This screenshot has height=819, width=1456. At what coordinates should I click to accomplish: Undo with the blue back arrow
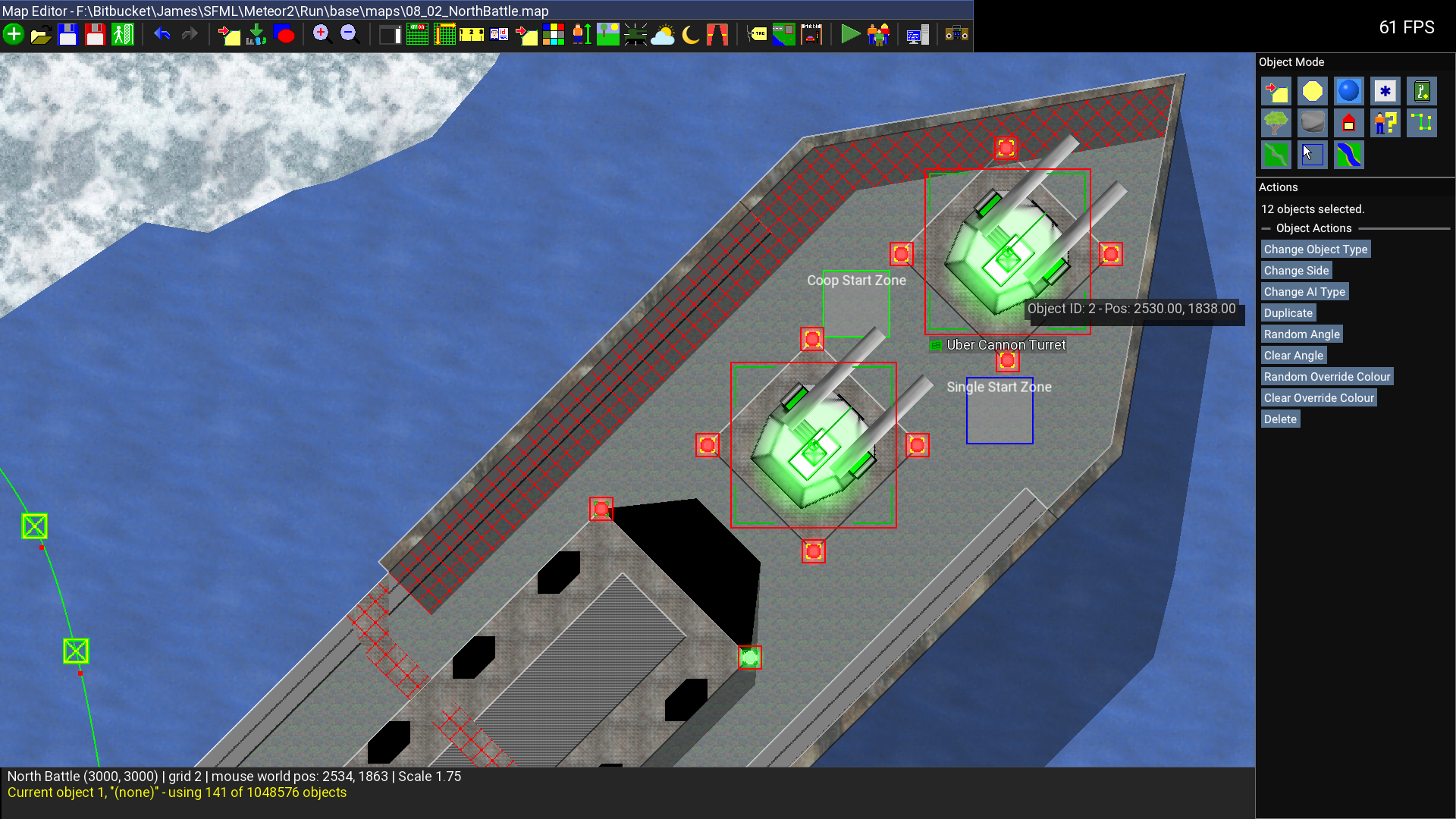pos(162,34)
